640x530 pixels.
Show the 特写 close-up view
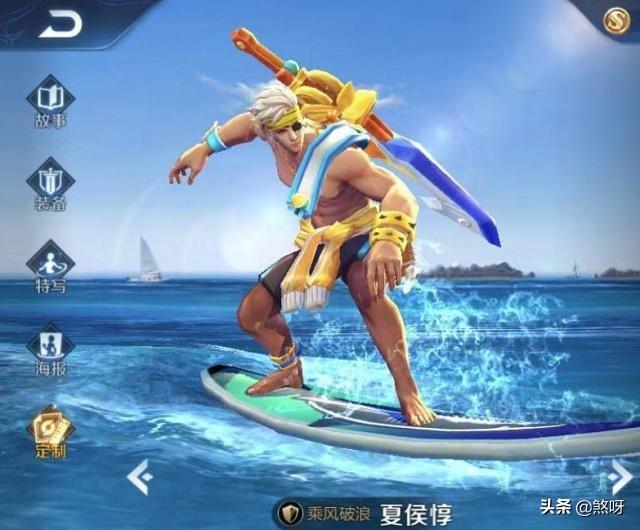coord(50,267)
